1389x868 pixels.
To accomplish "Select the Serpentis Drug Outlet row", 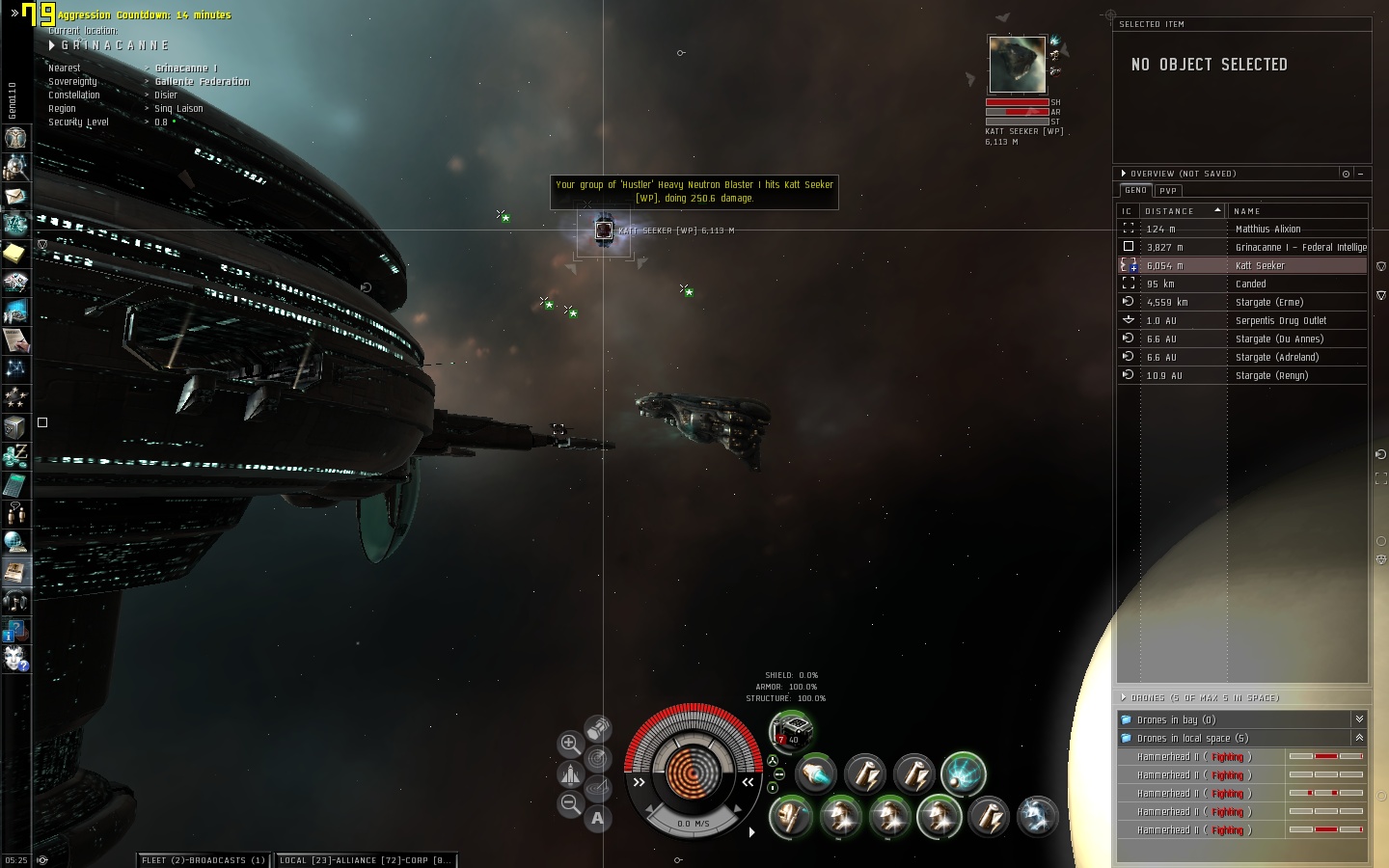I will [x=1280, y=321].
